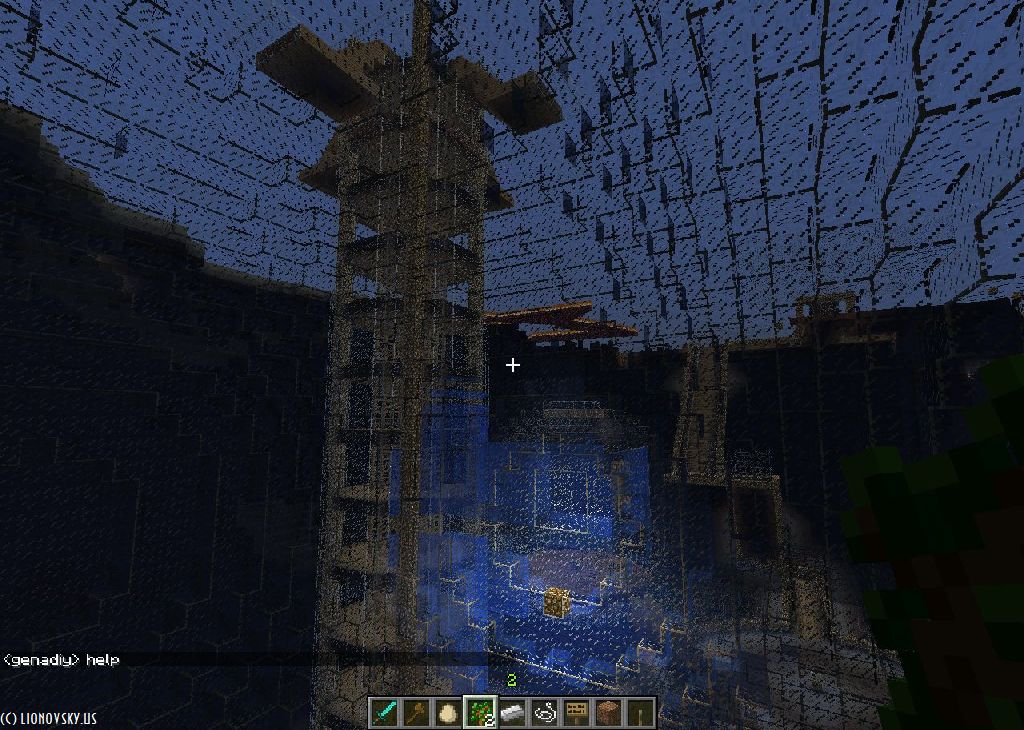Select the leaves block stack slot
The image size is (1024, 730).
[481, 712]
